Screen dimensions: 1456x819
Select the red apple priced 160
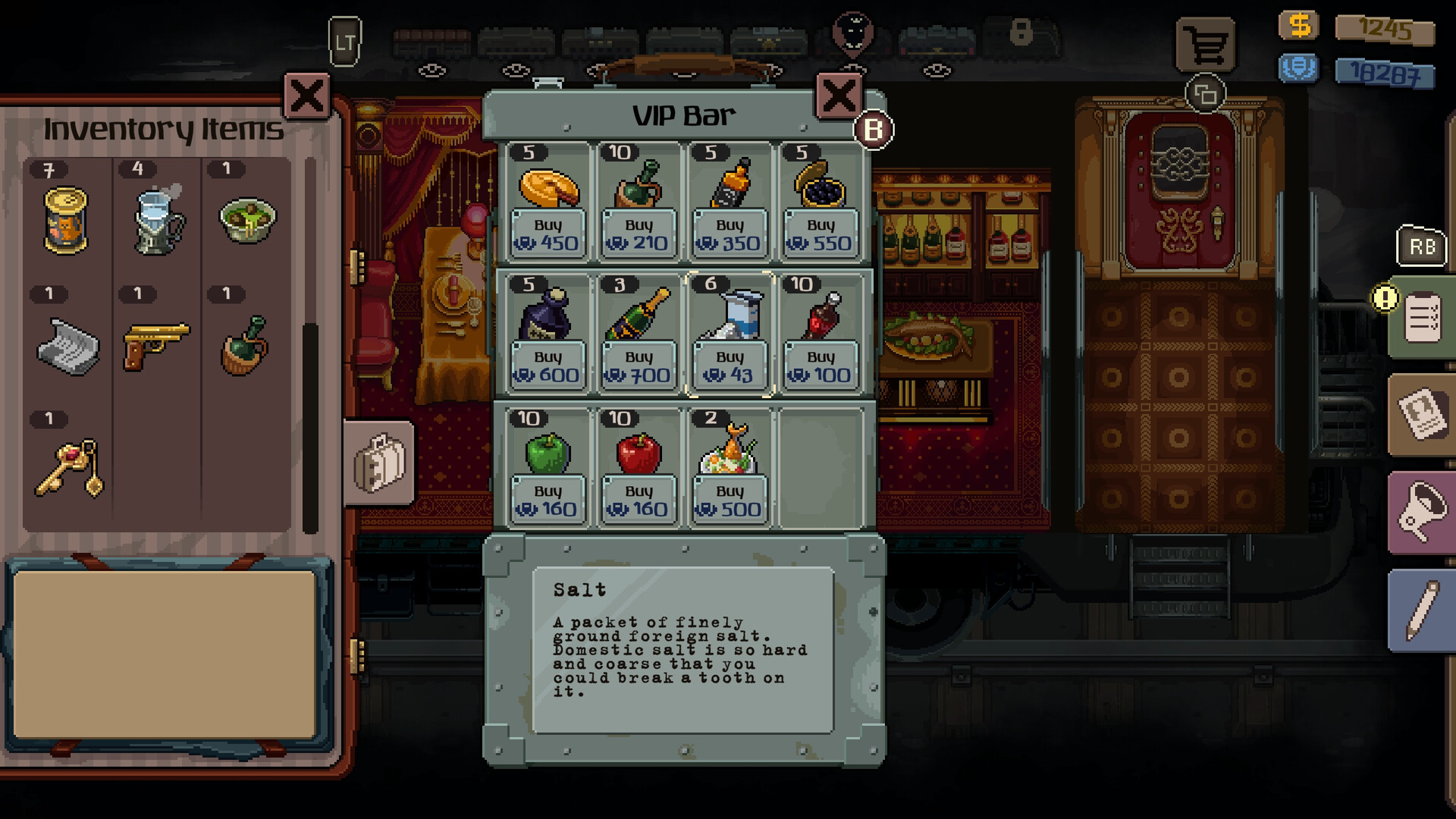pyautogui.click(x=638, y=451)
